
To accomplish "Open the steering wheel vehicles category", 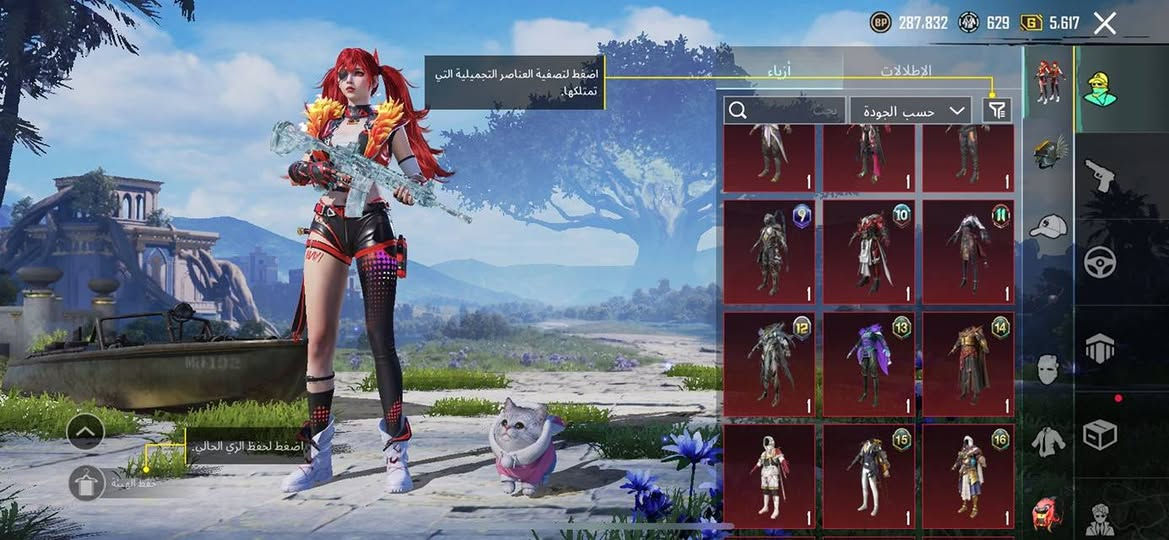I will [x=1100, y=262].
